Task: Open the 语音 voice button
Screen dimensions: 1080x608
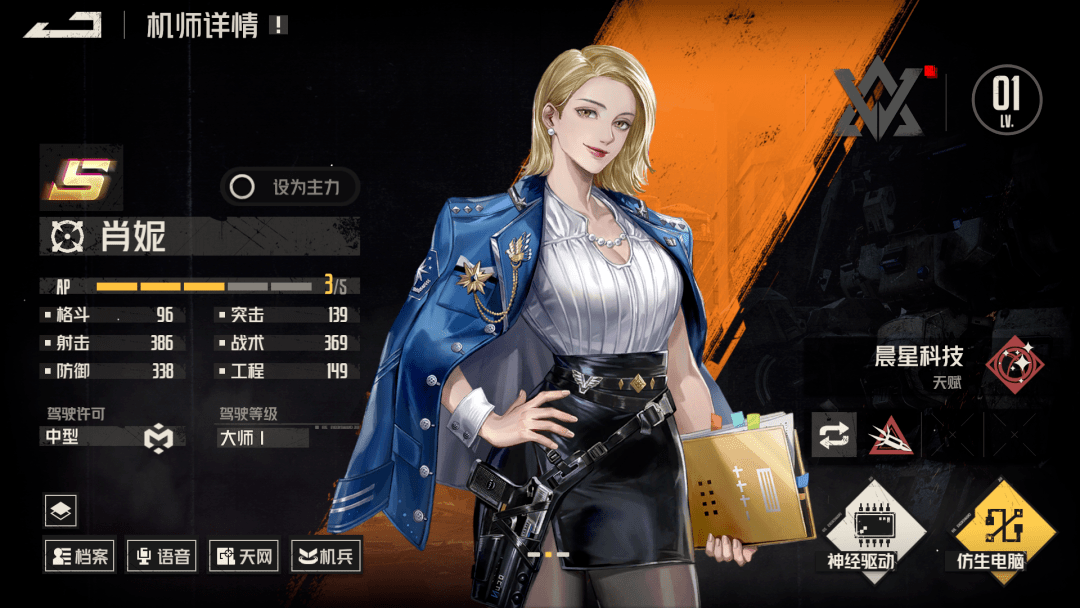Action: click(161, 556)
